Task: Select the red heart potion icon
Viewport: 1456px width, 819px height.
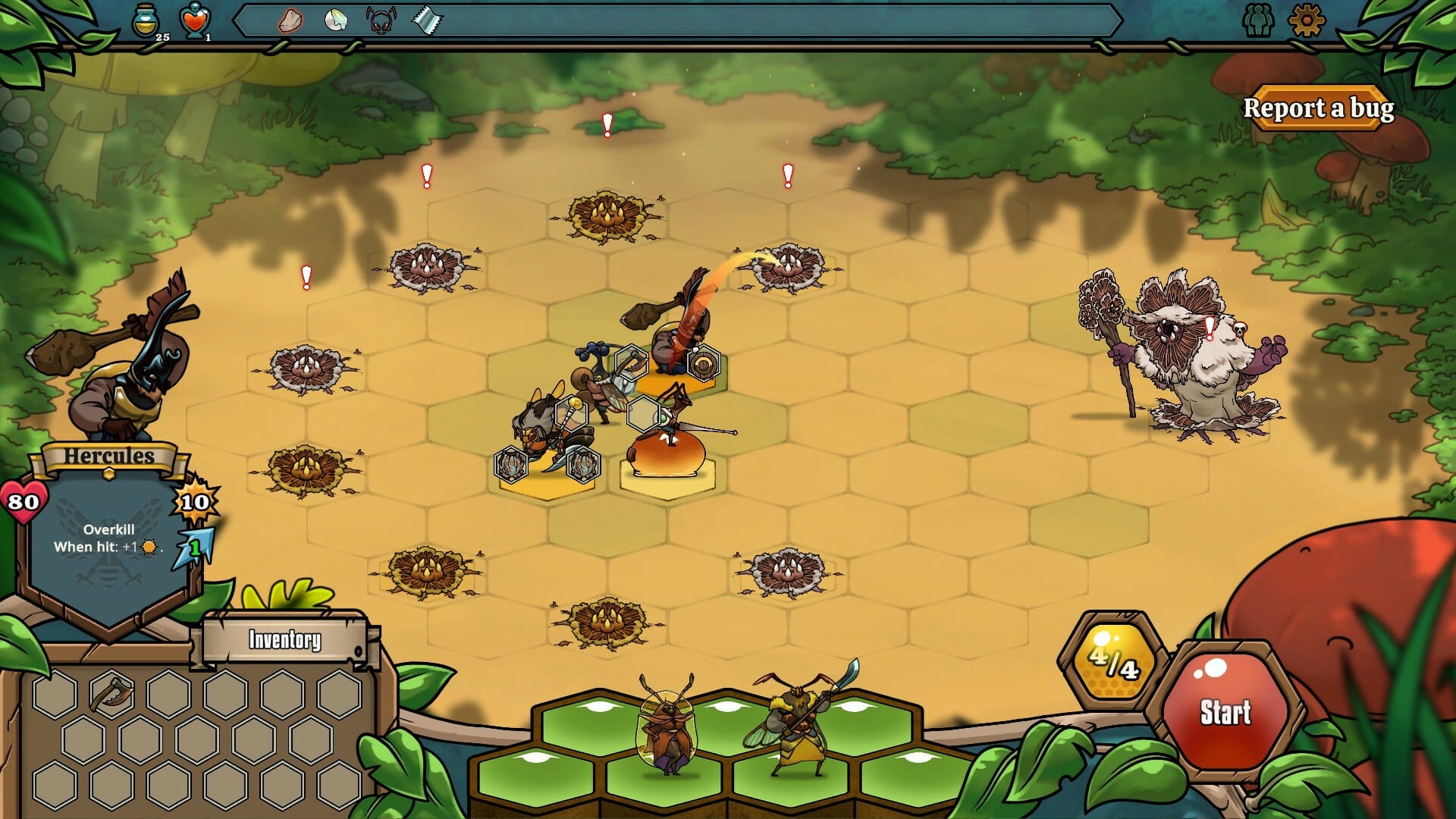Action: pyautogui.click(x=195, y=21)
